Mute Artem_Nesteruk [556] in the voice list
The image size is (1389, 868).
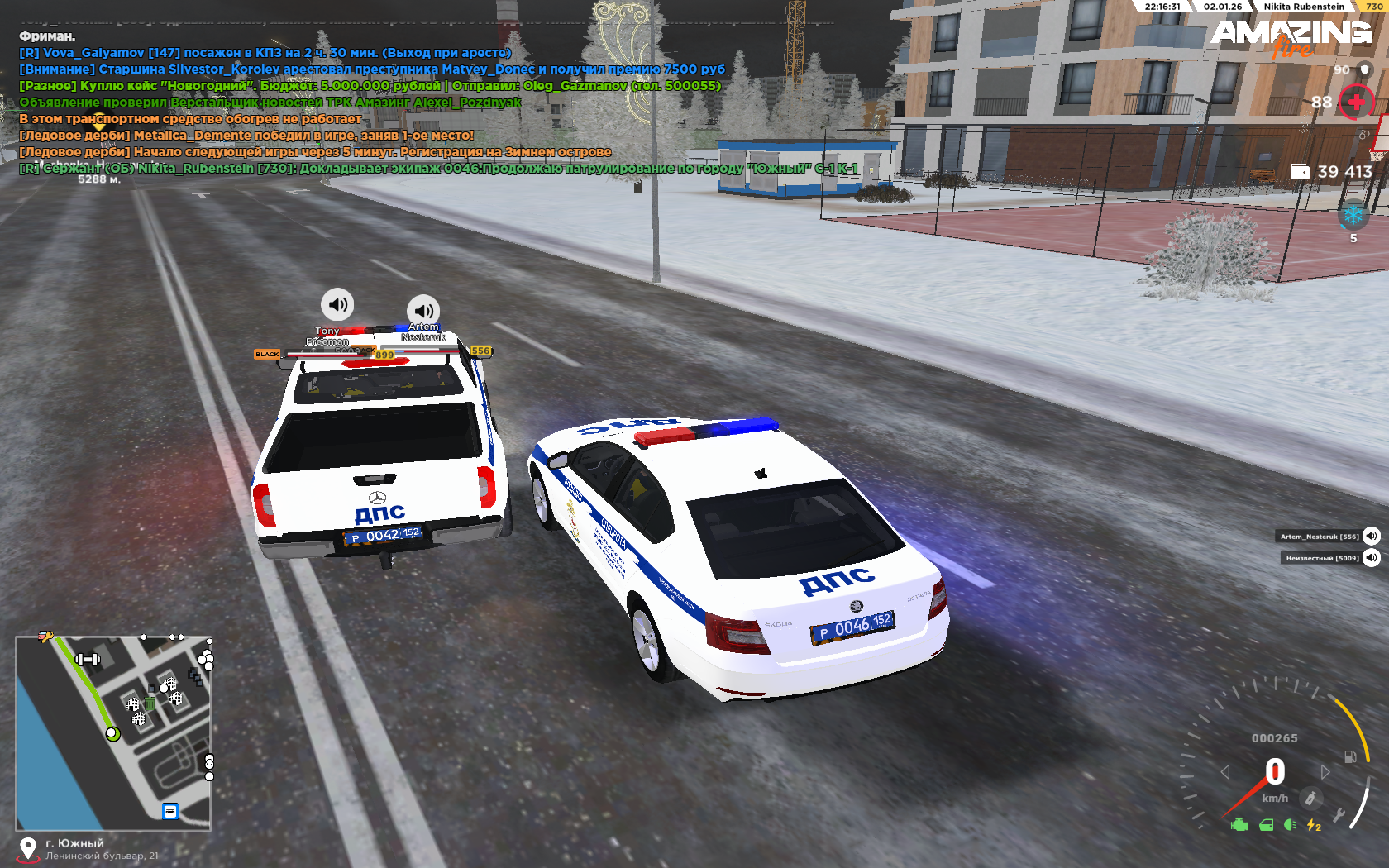point(1372,536)
